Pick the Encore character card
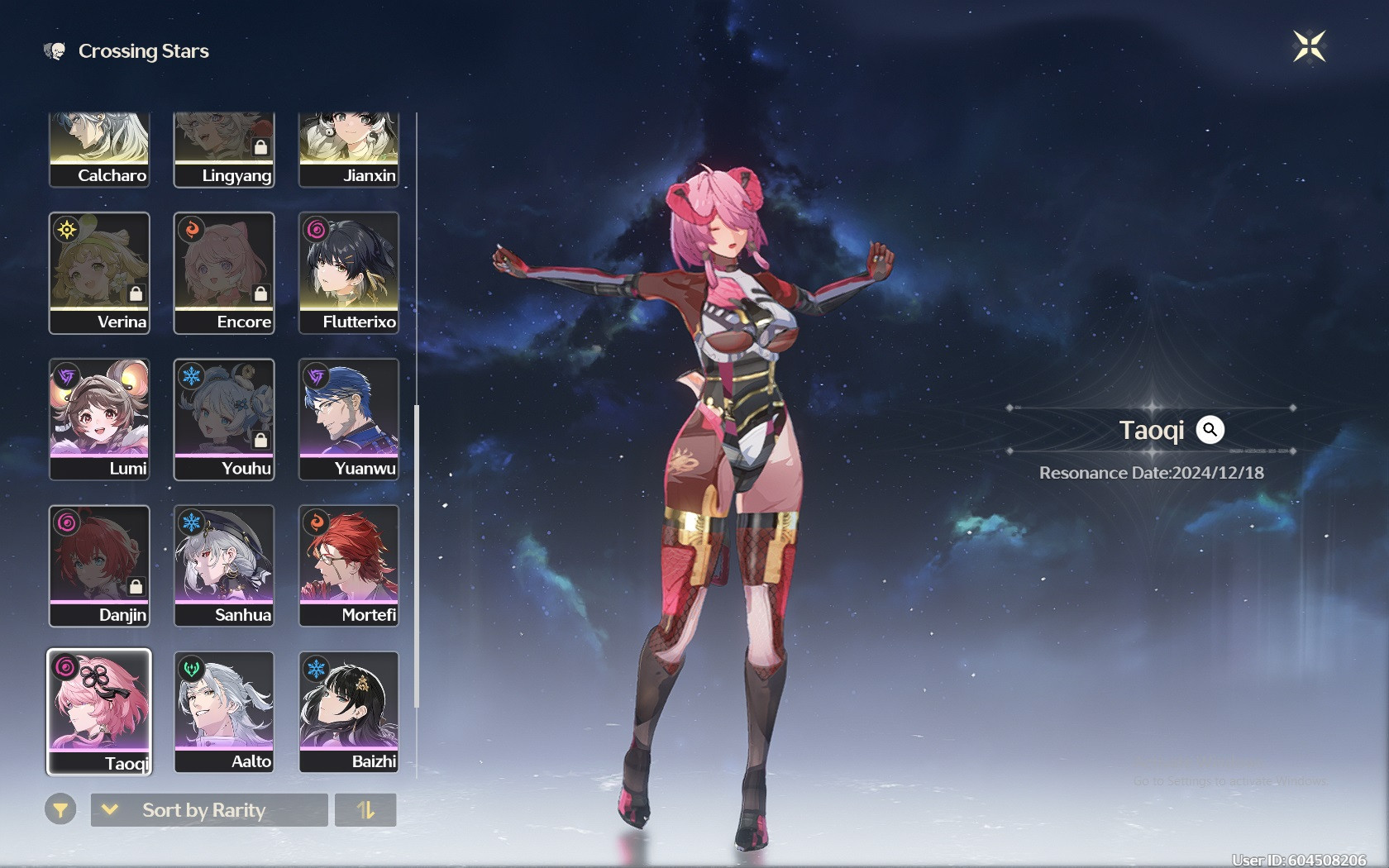The width and height of the screenshot is (1389, 868). tap(223, 273)
